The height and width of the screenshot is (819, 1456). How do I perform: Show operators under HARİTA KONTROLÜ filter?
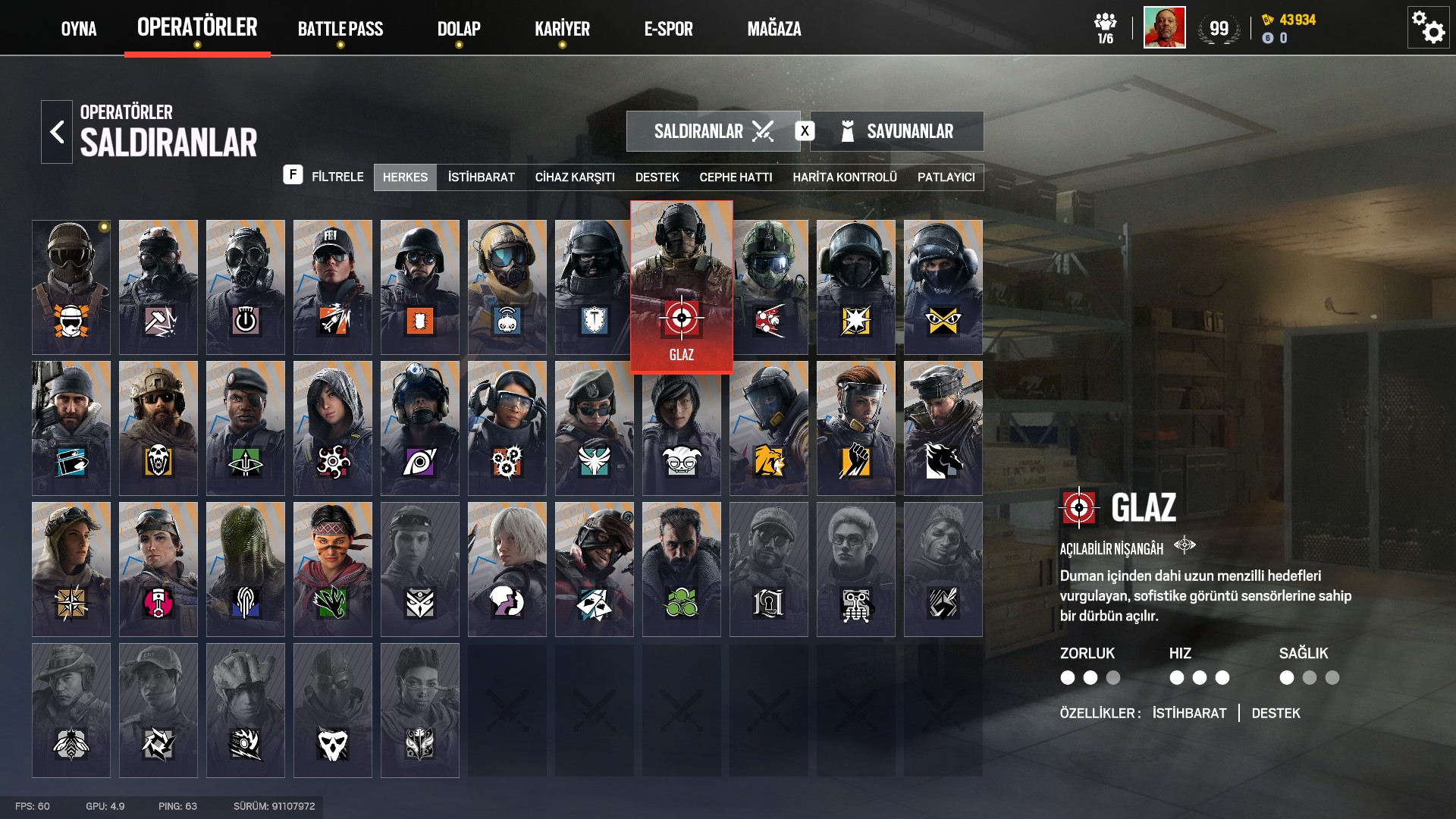click(x=845, y=177)
